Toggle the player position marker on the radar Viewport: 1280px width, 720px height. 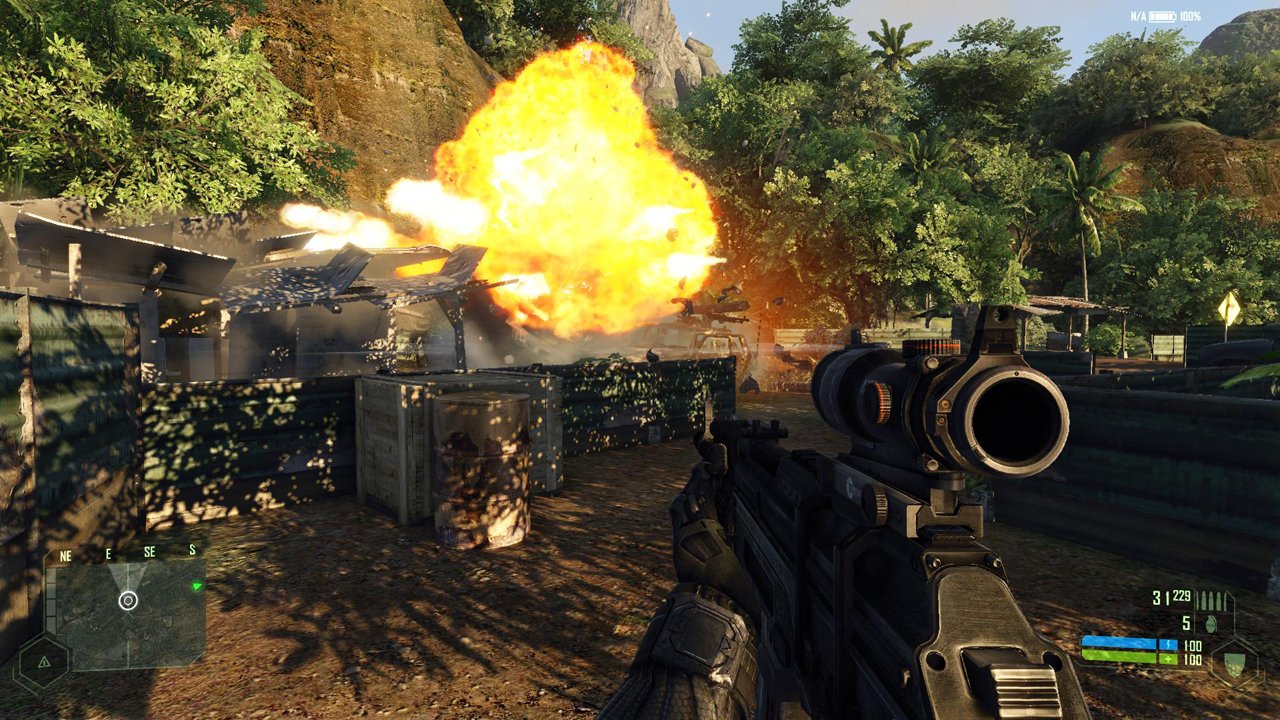click(128, 601)
